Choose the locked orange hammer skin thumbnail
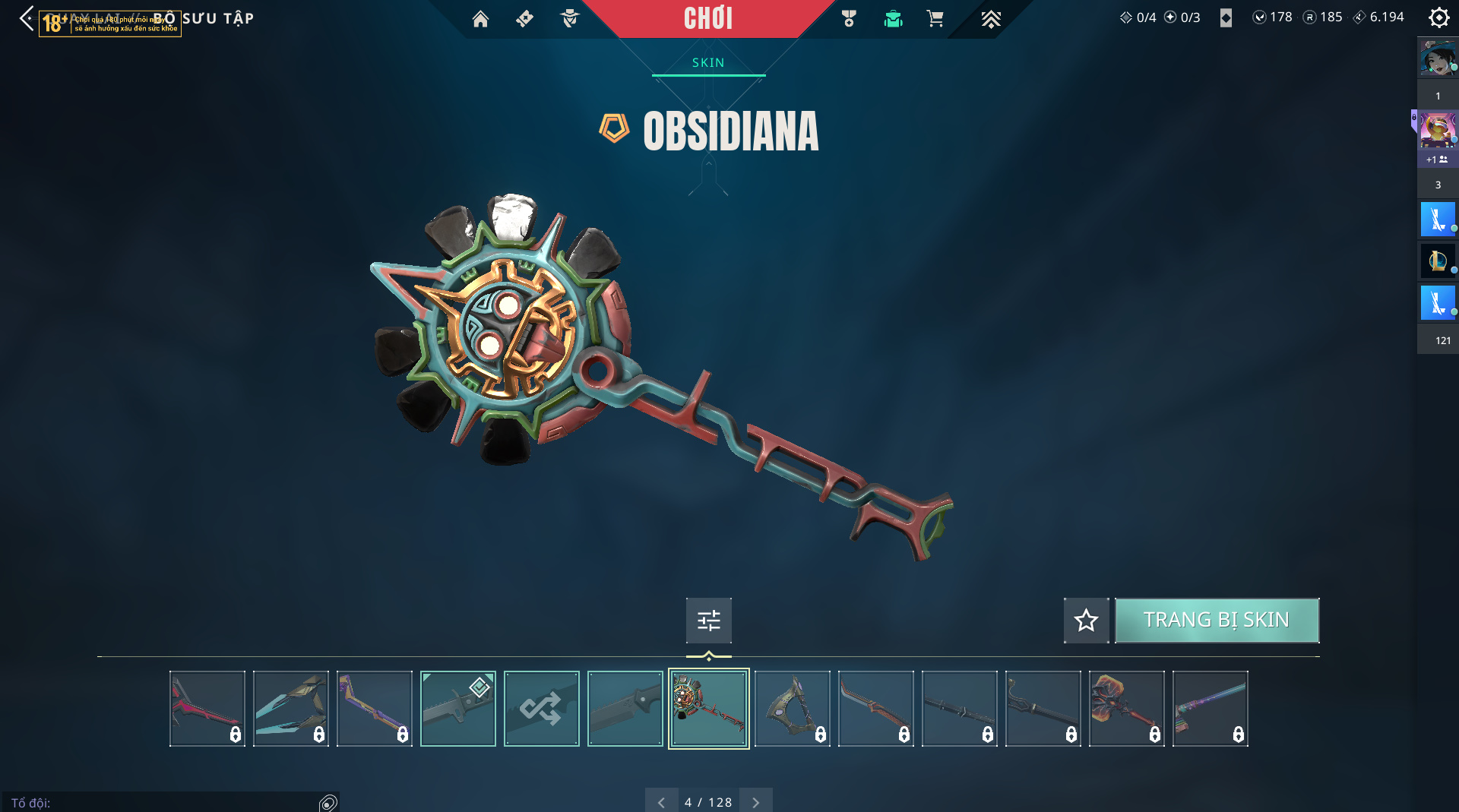1459x812 pixels. pyautogui.click(x=1126, y=709)
